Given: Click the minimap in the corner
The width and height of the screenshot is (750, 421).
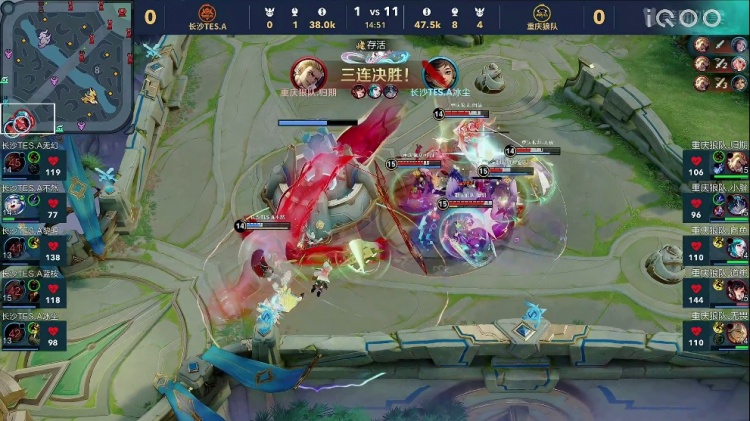Looking at the screenshot, I should 66,67.
